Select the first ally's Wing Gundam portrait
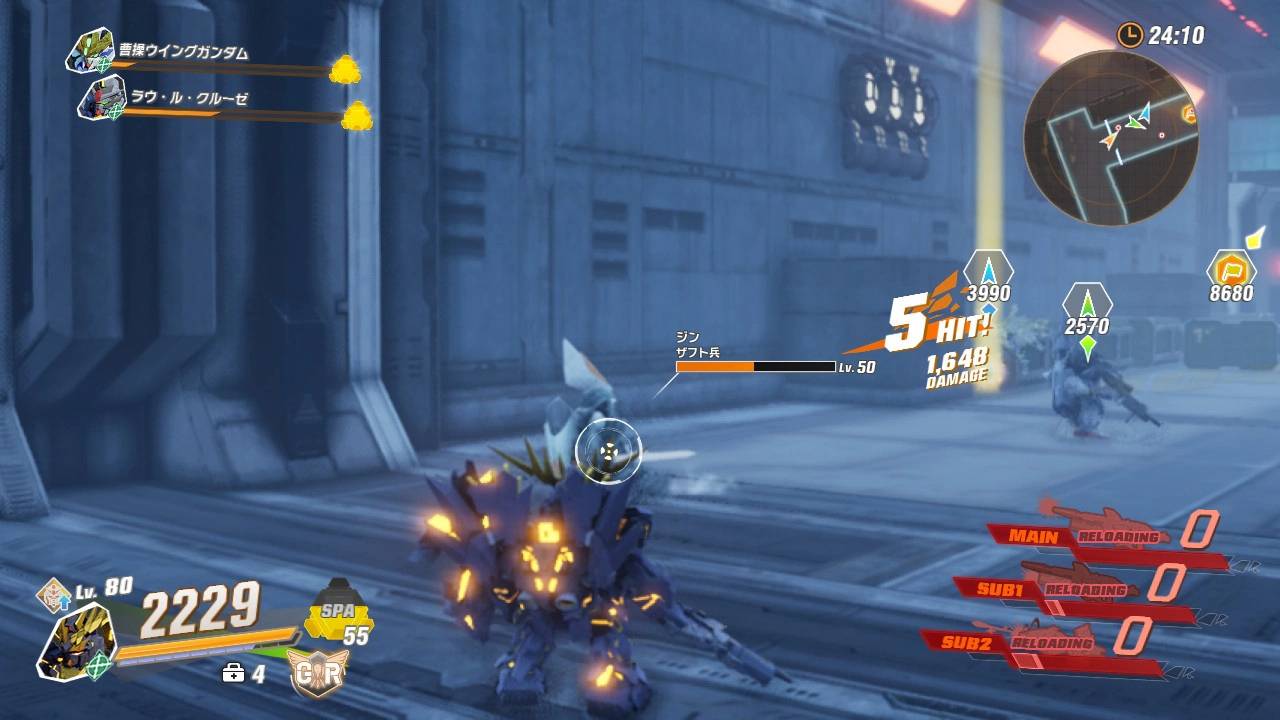 90,50
